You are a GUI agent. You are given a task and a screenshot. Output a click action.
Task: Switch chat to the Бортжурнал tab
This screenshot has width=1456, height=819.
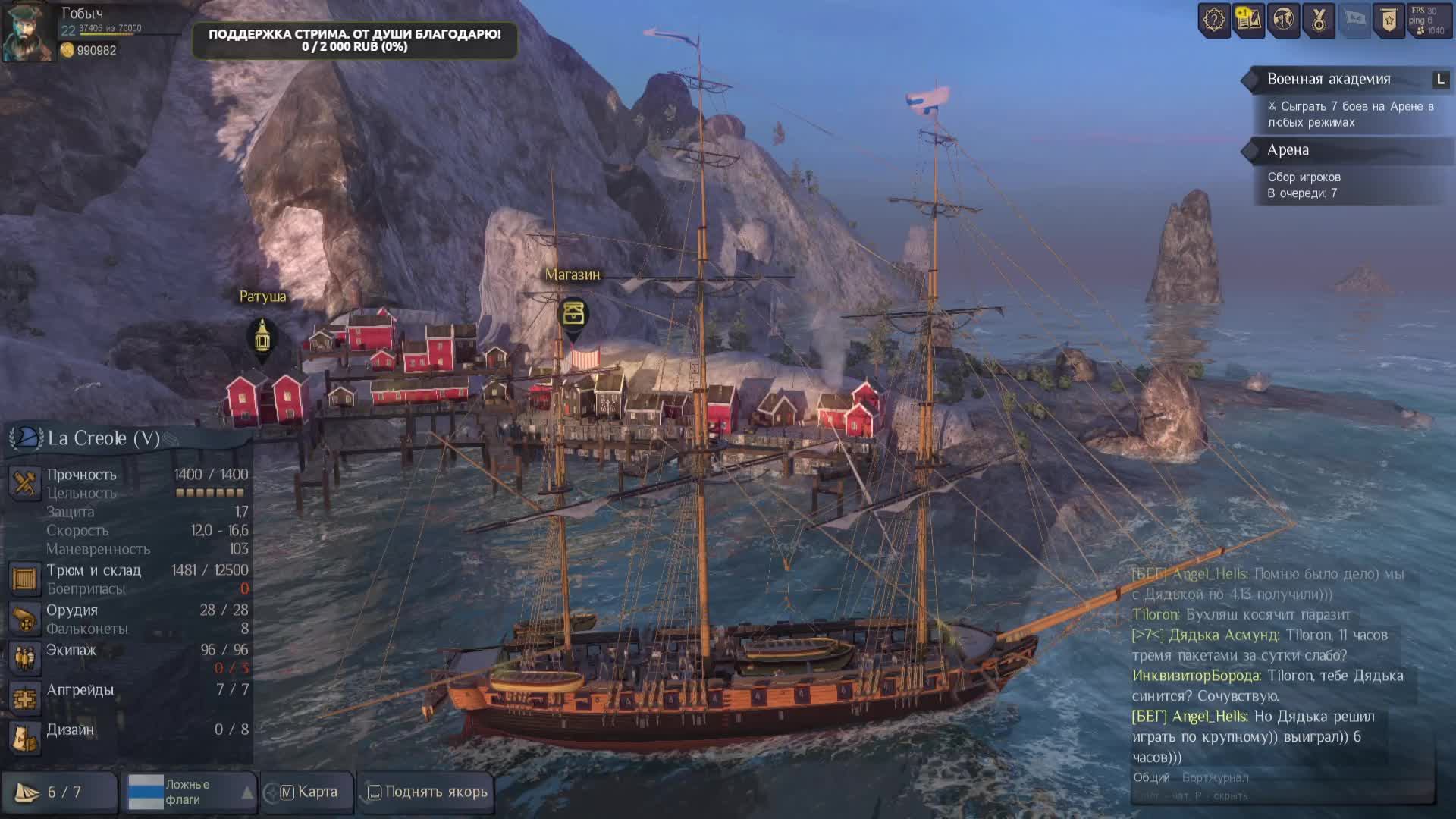coord(1215,777)
